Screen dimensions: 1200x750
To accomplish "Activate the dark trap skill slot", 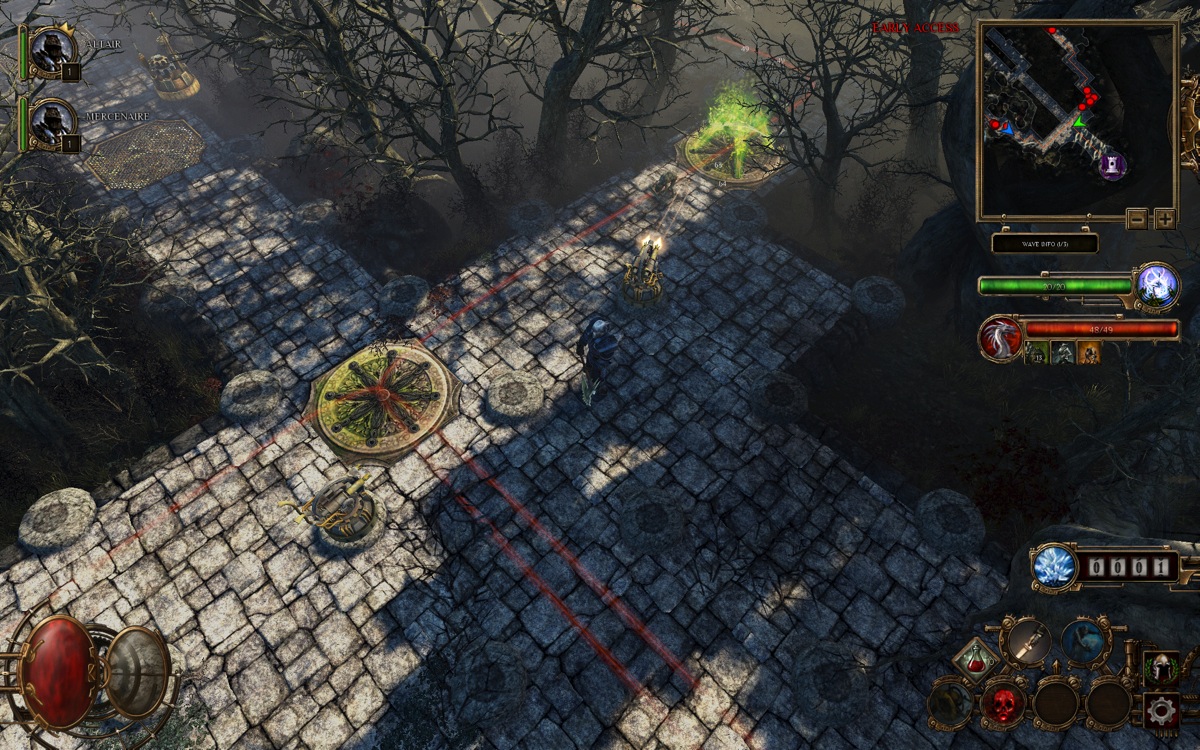I will click(951, 704).
